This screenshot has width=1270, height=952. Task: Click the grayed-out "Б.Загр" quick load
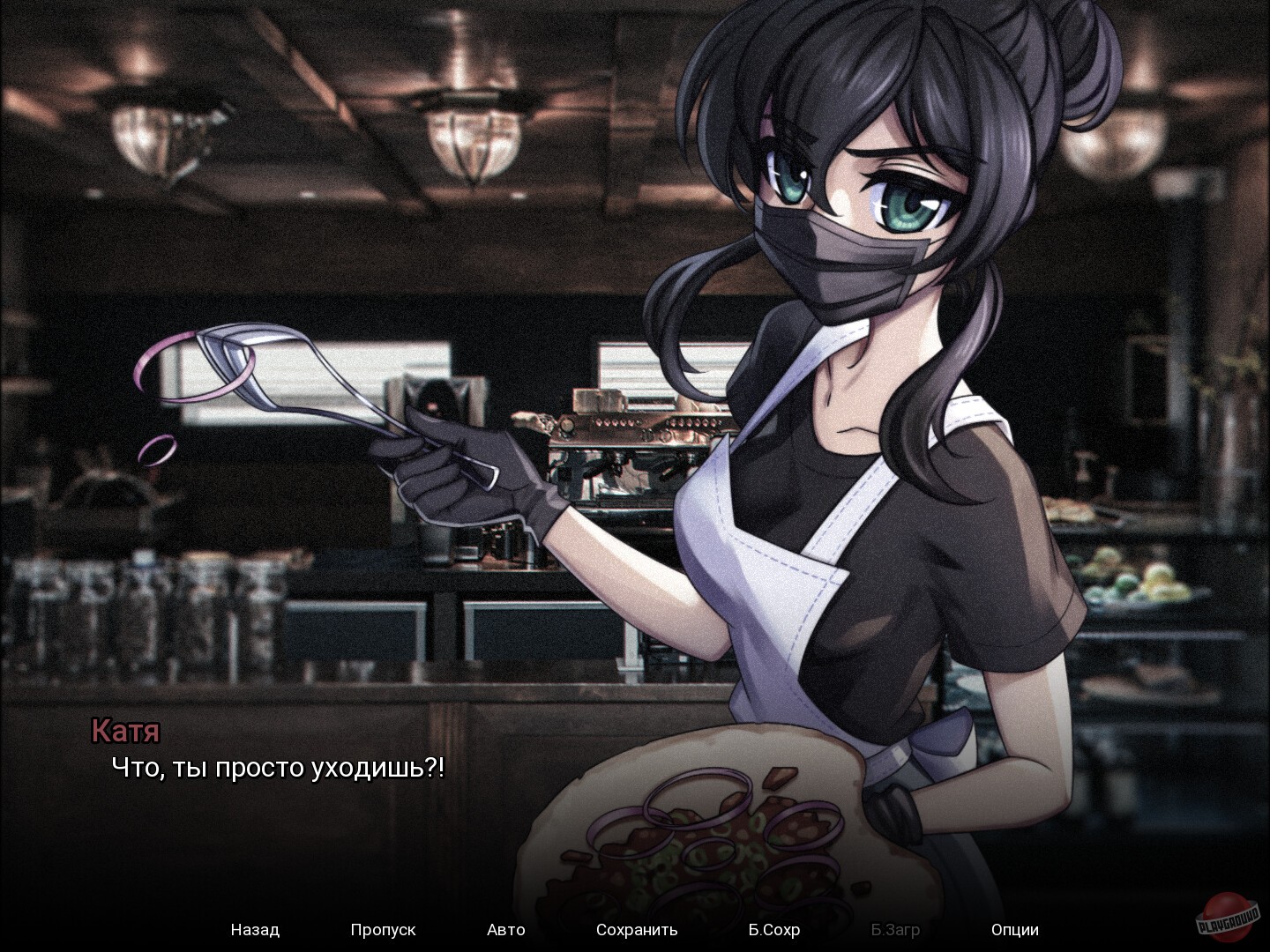893,930
